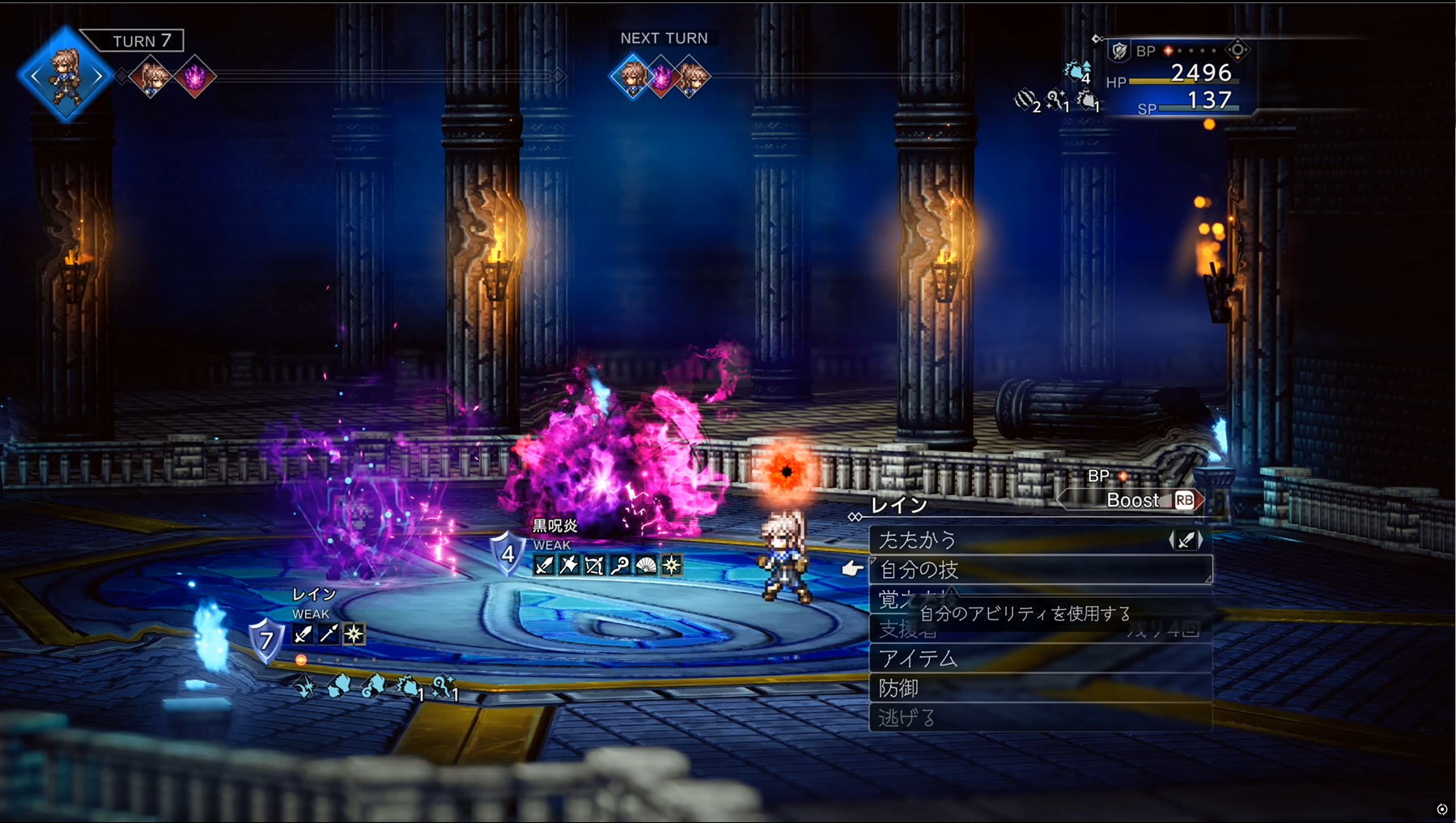Click the shield counter showing 4

pyautogui.click(x=507, y=554)
